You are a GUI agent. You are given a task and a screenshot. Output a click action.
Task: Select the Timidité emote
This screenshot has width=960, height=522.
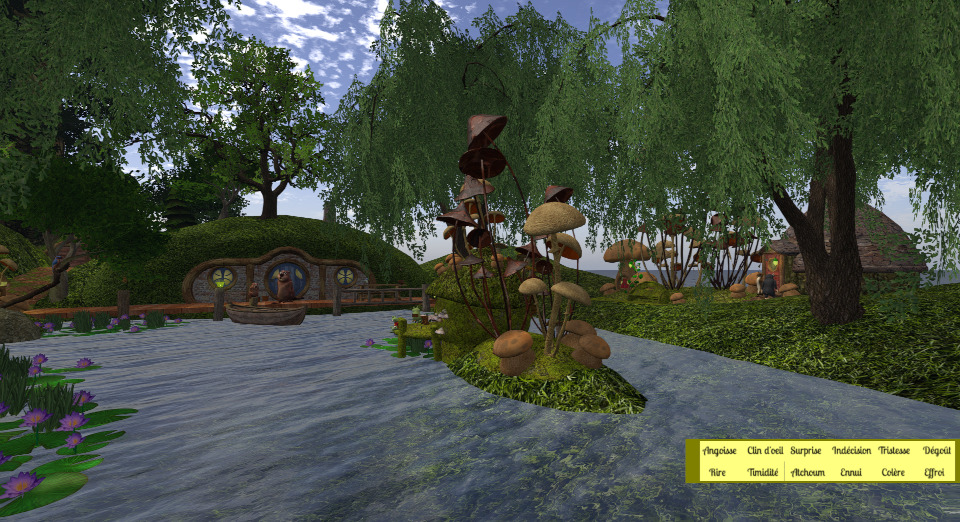click(x=763, y=472)
